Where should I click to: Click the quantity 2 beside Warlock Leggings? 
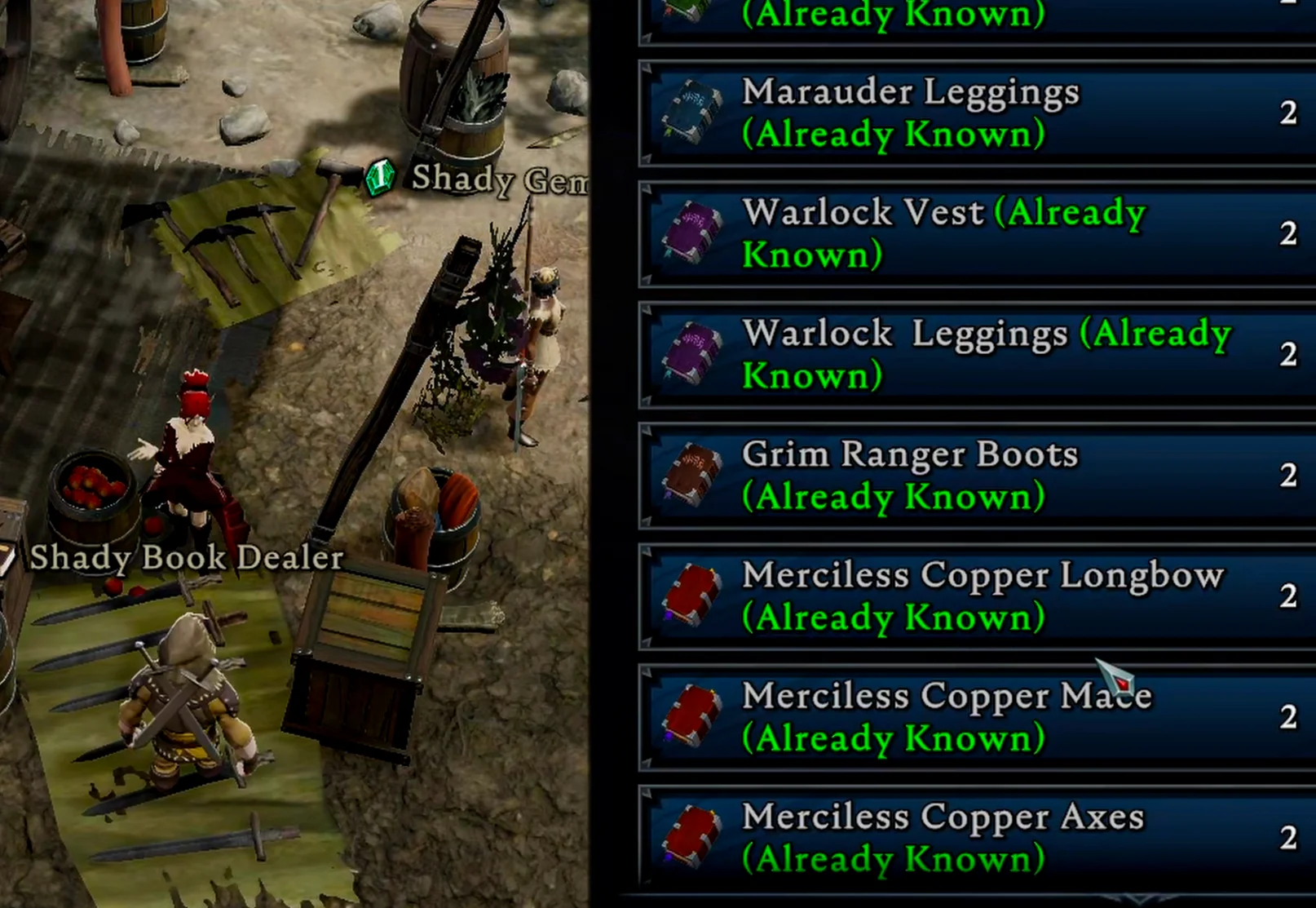coord(1288,354)
